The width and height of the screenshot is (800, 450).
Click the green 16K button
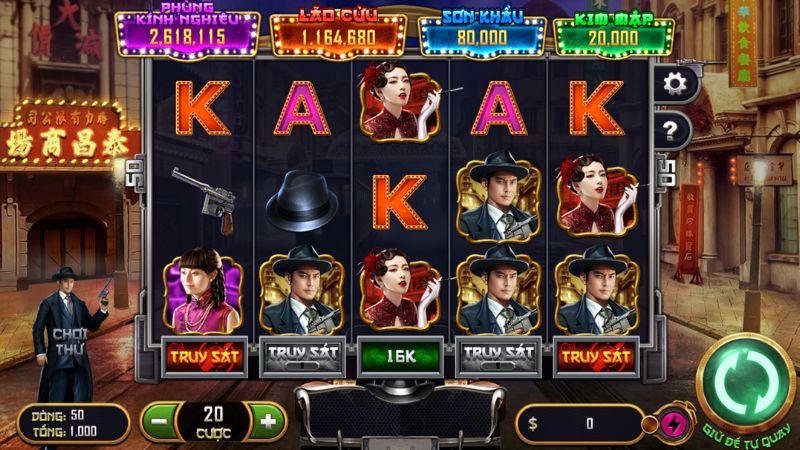coord(400,354)
